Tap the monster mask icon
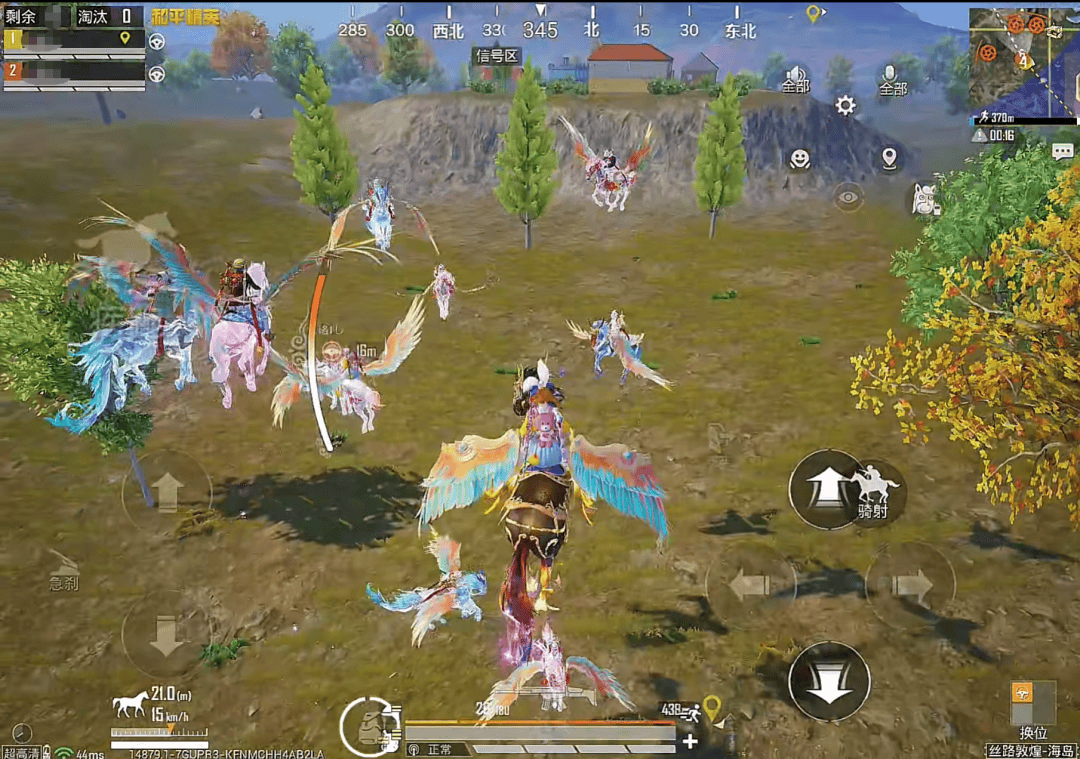Viewport: 1080px width, 759px height. click(x=926, y=200)
